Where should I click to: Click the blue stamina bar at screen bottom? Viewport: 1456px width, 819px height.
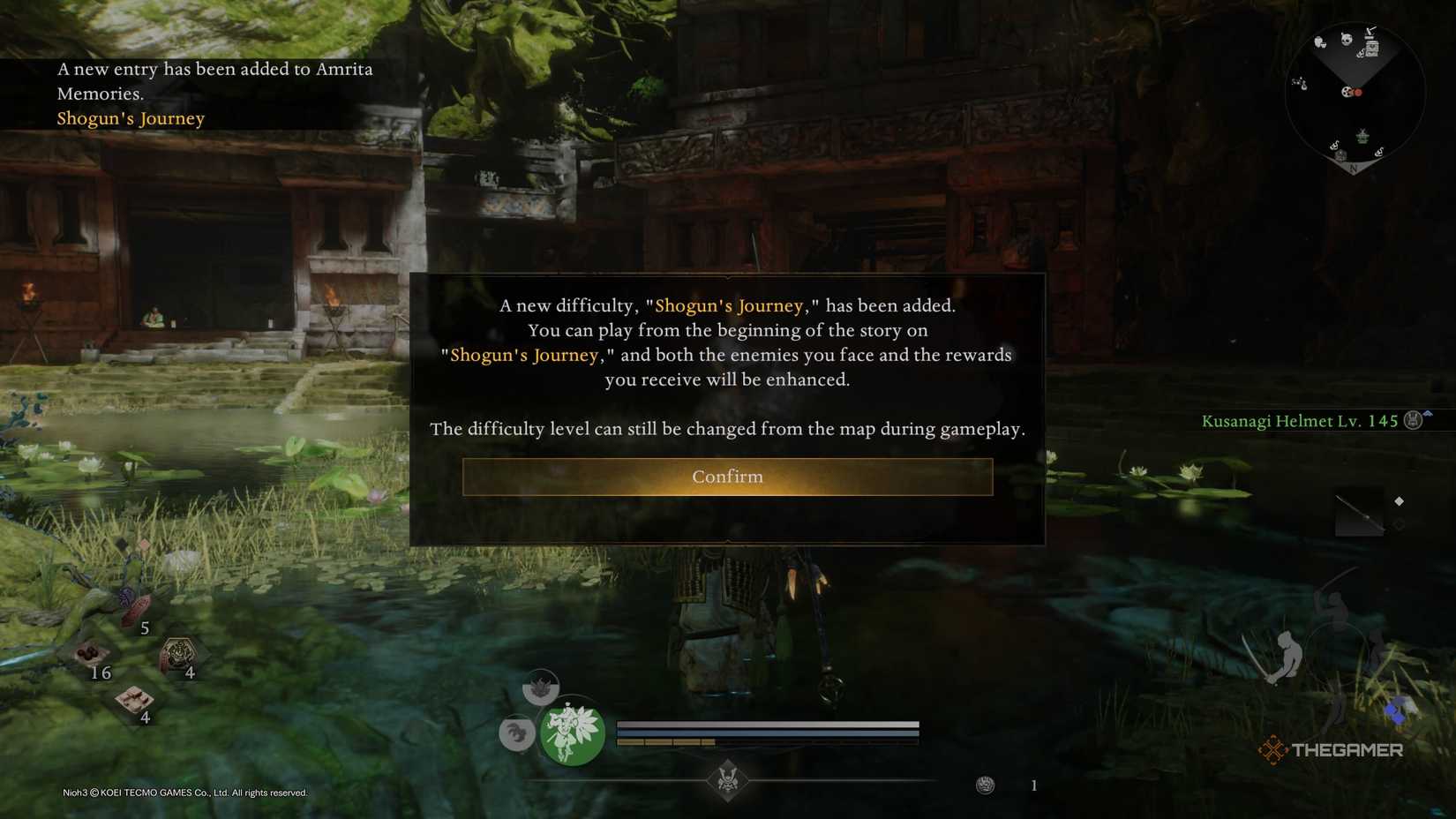[768, 731]
